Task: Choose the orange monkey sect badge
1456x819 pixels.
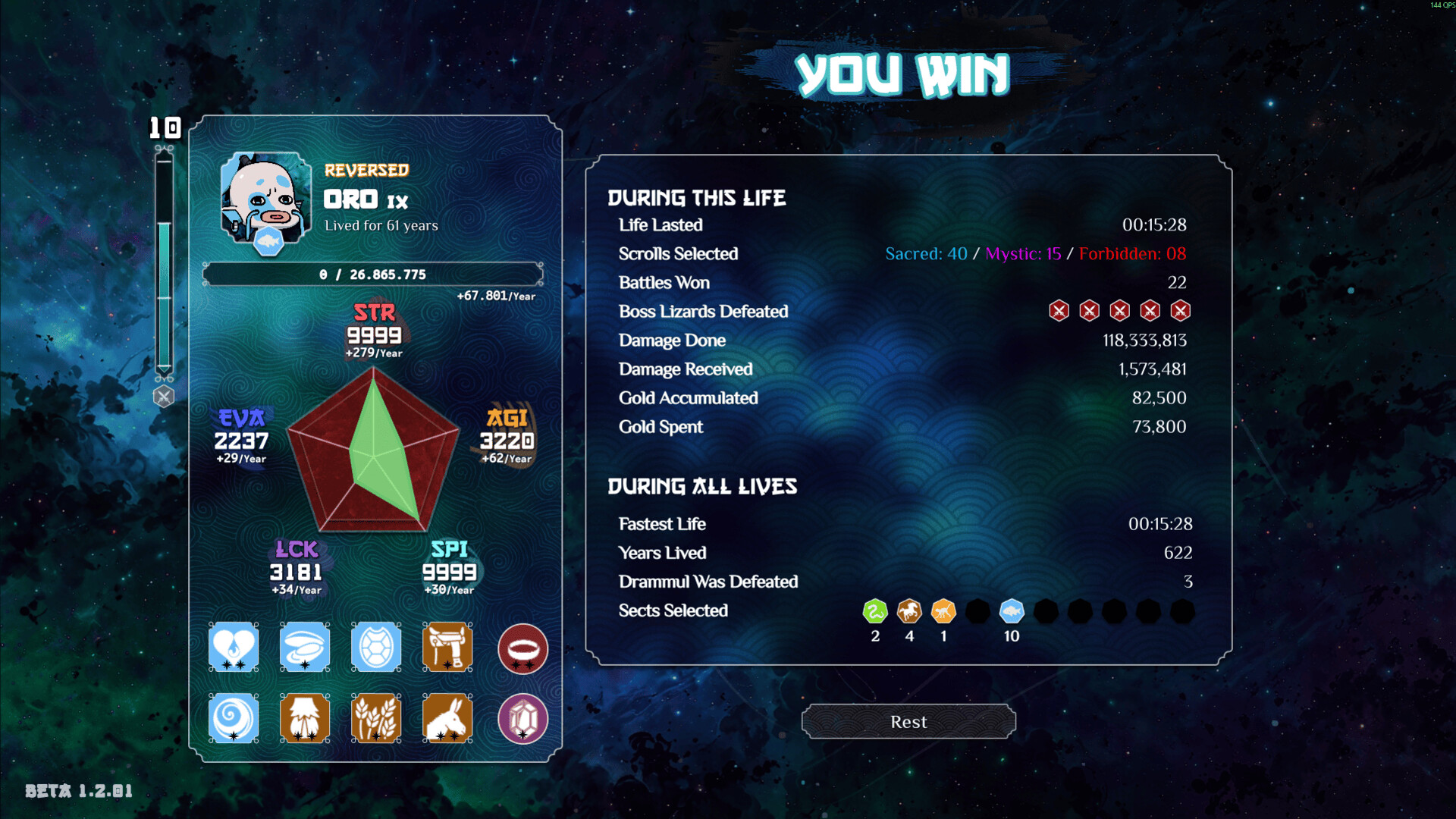Action: (943, 611)
